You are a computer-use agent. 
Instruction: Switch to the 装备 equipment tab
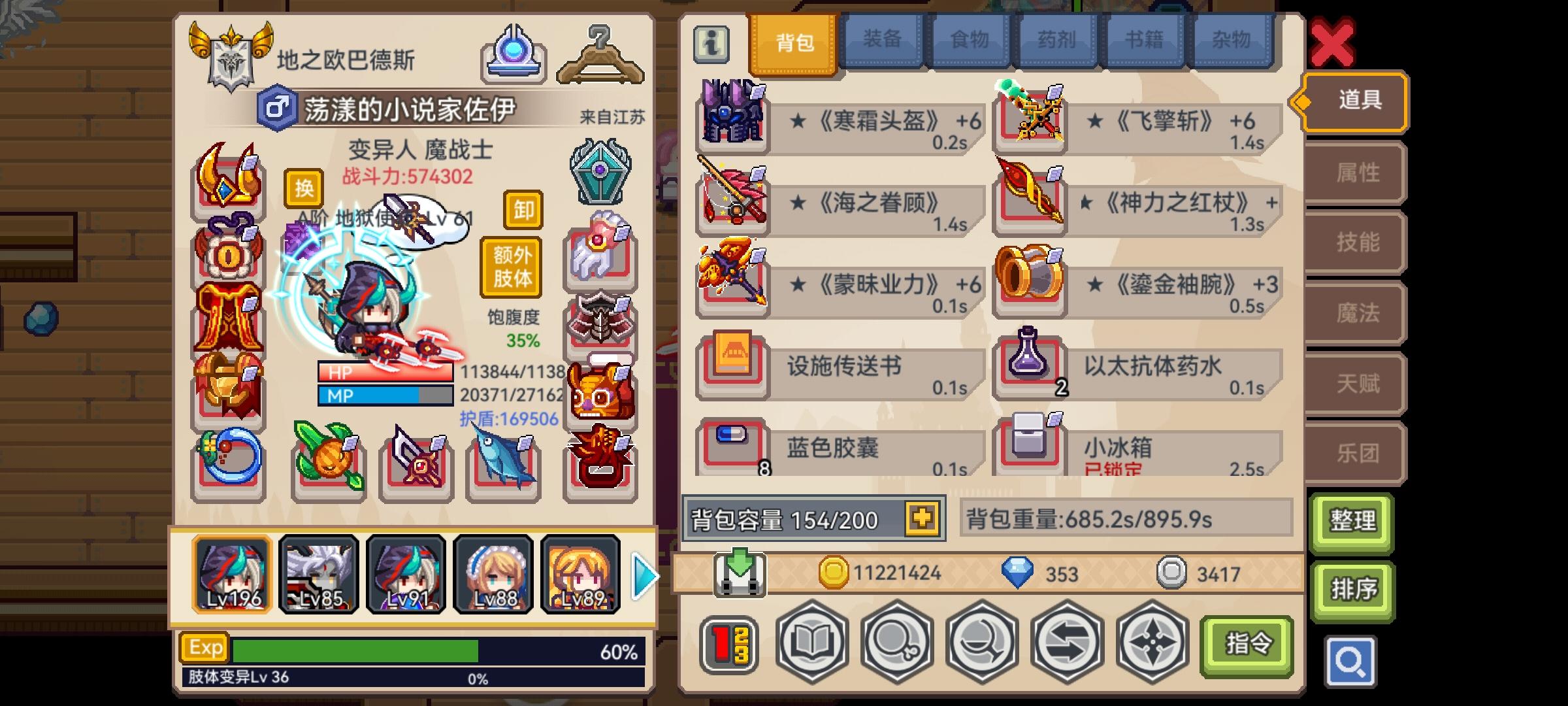pyautogui.click(x=882, y=39)
